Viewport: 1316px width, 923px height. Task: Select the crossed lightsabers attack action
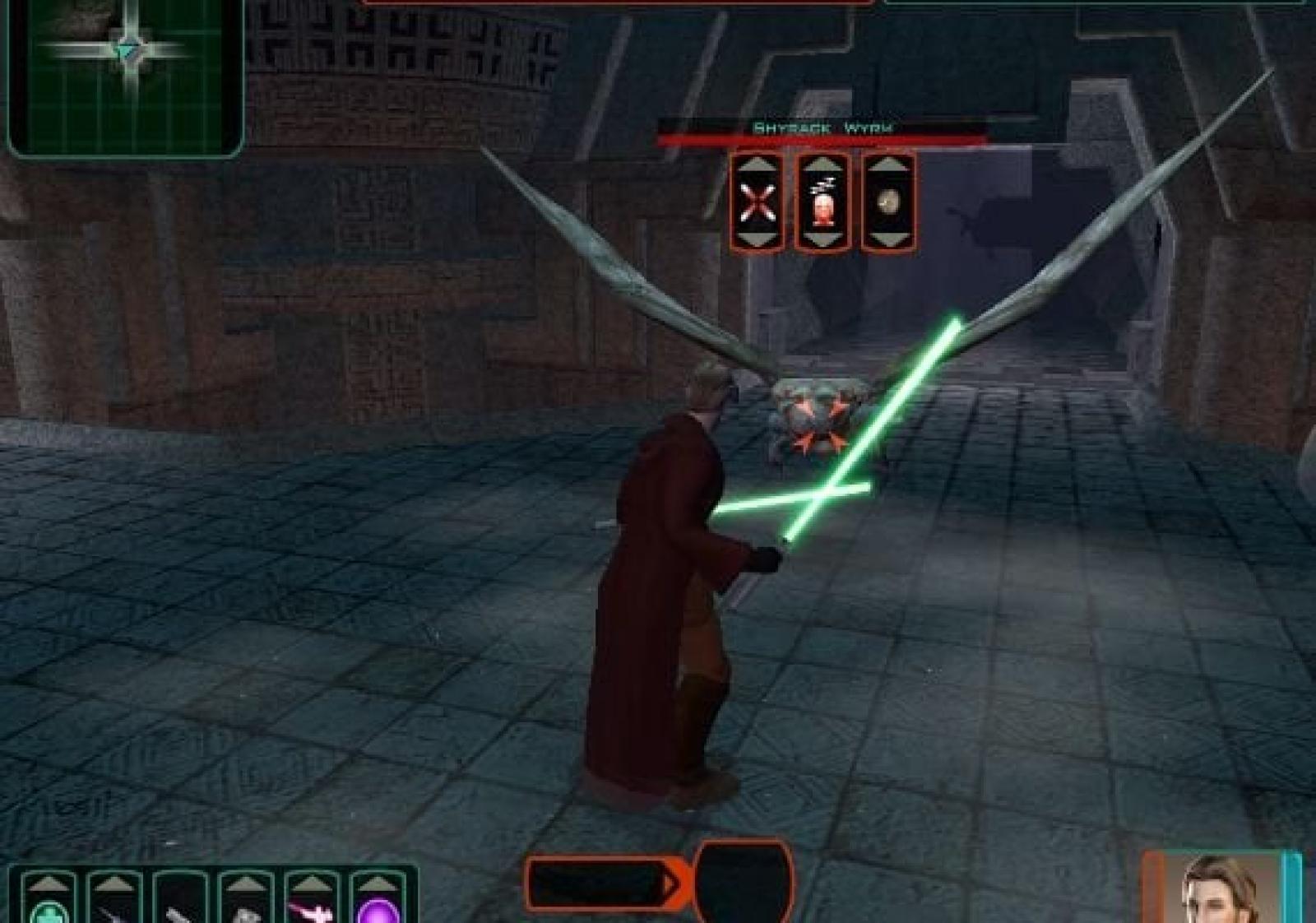coord(758,202)
